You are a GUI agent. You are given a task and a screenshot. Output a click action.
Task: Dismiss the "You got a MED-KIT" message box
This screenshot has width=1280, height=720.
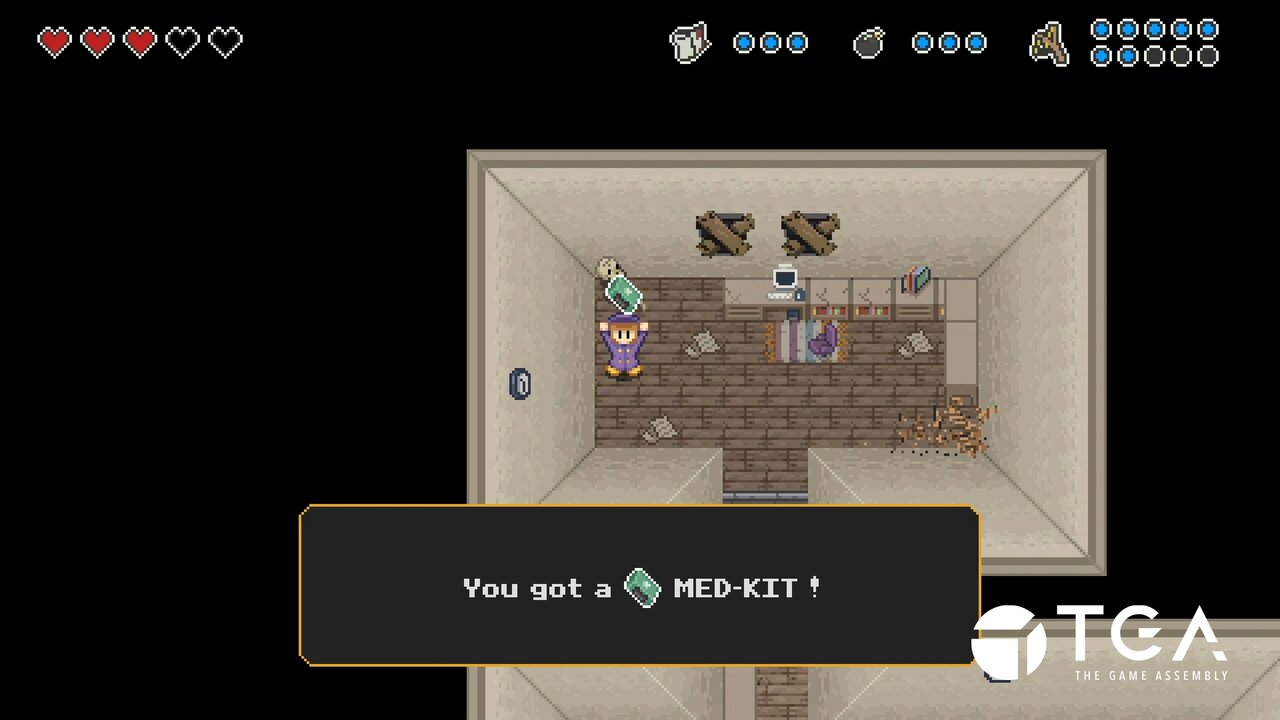639,586
